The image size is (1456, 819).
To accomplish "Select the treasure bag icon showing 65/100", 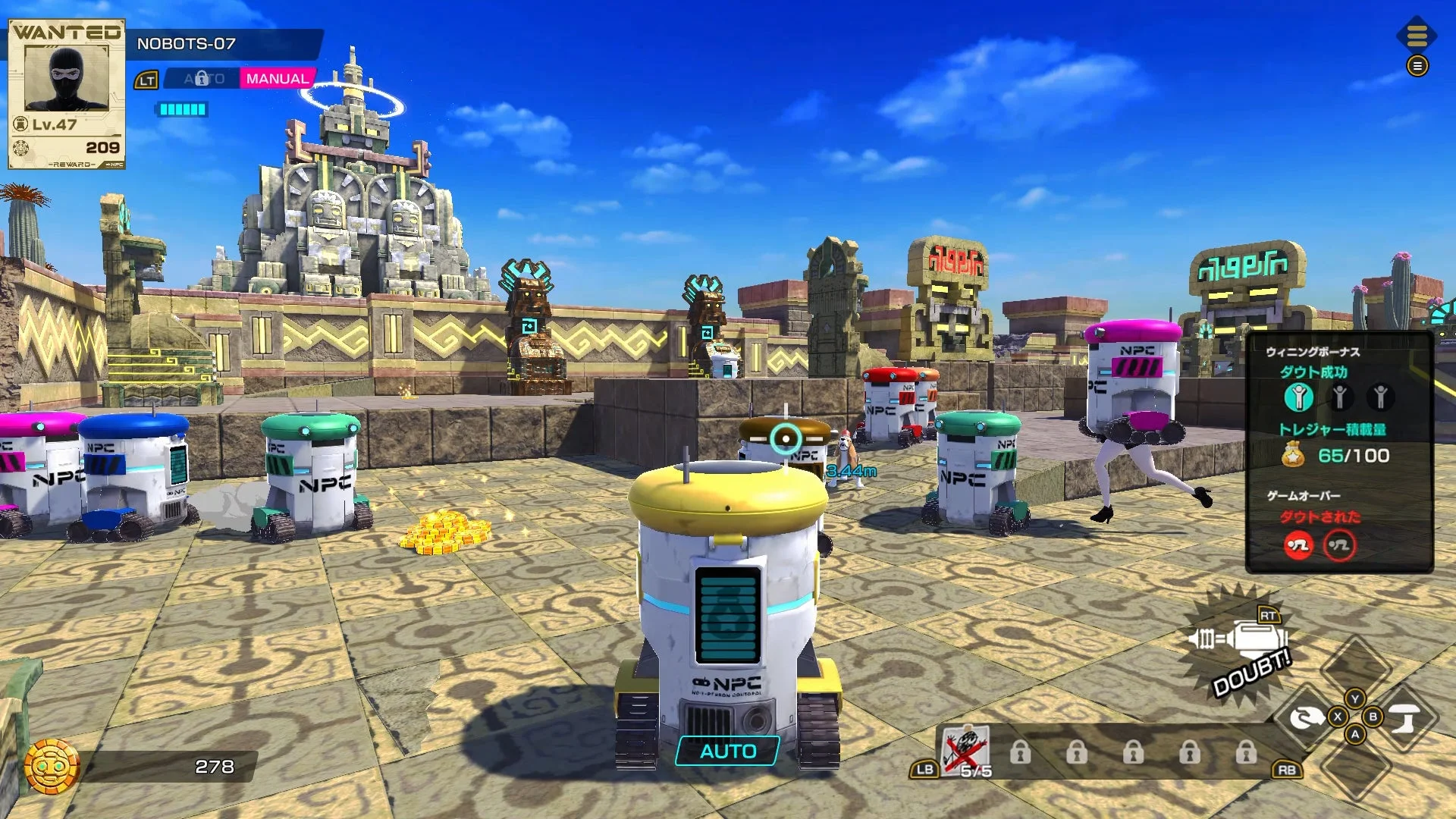I will [x=1293, y=453].
